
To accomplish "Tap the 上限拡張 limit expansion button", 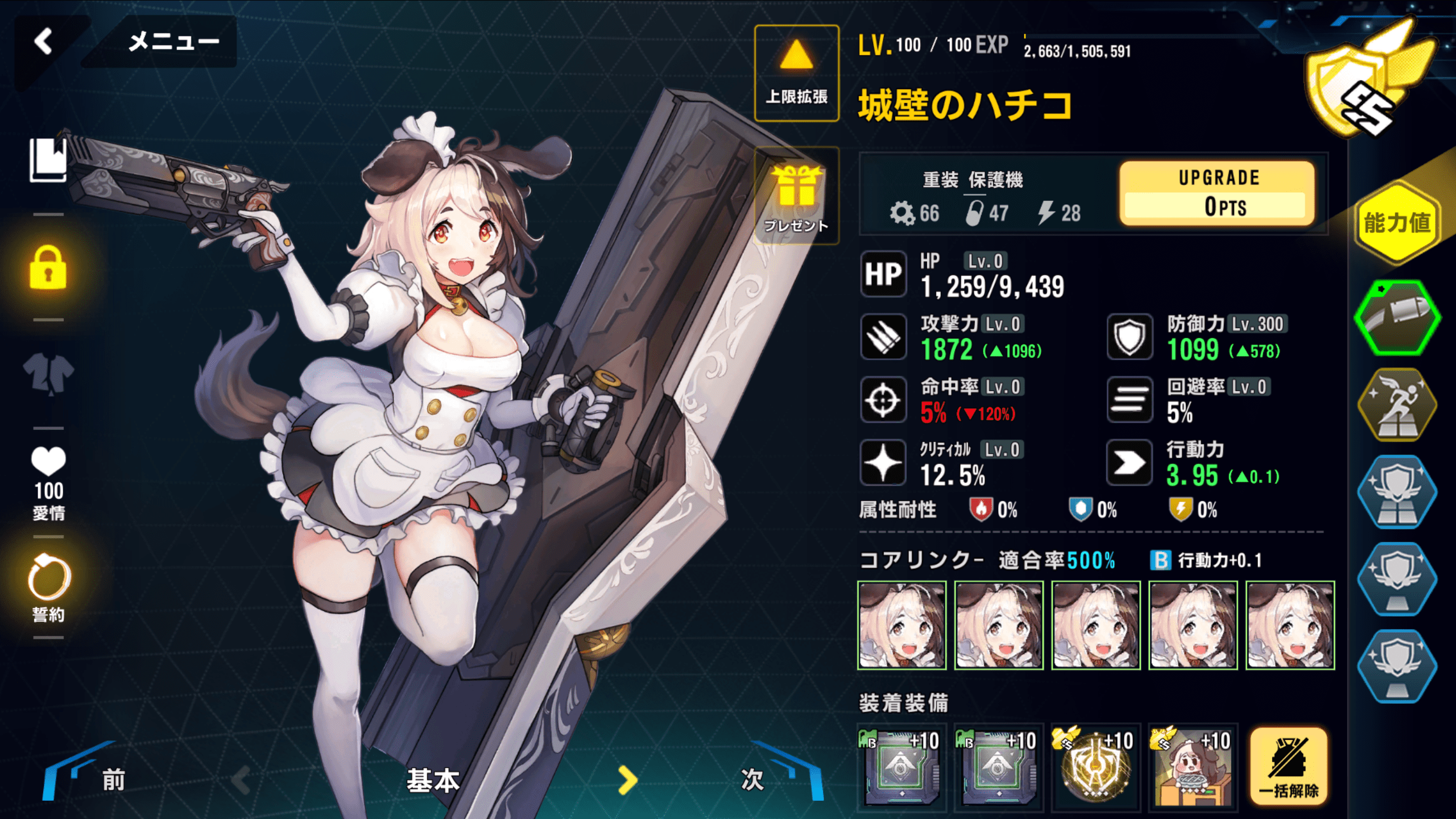I will (x=796, y=73).
